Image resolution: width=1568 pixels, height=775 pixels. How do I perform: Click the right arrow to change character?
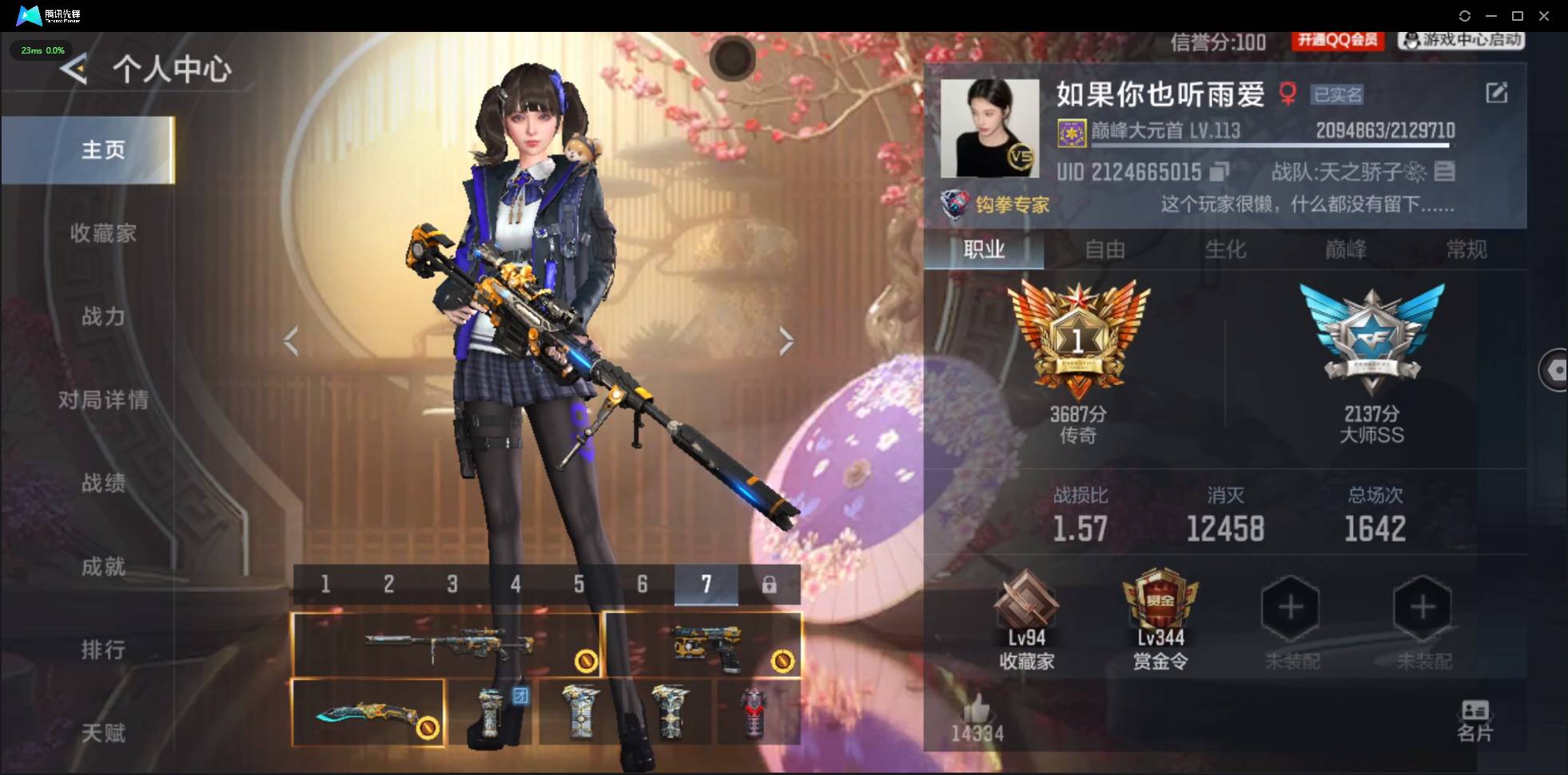pos(786,341)
